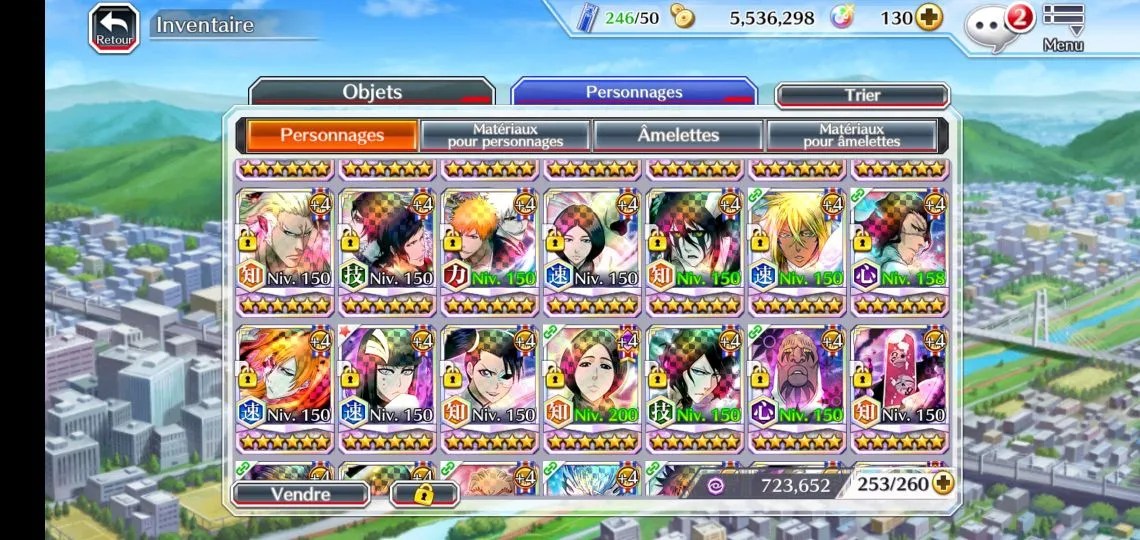Tap the Vendre sell button
This screenshot has width=1140, height=540.
click(300, 493)
